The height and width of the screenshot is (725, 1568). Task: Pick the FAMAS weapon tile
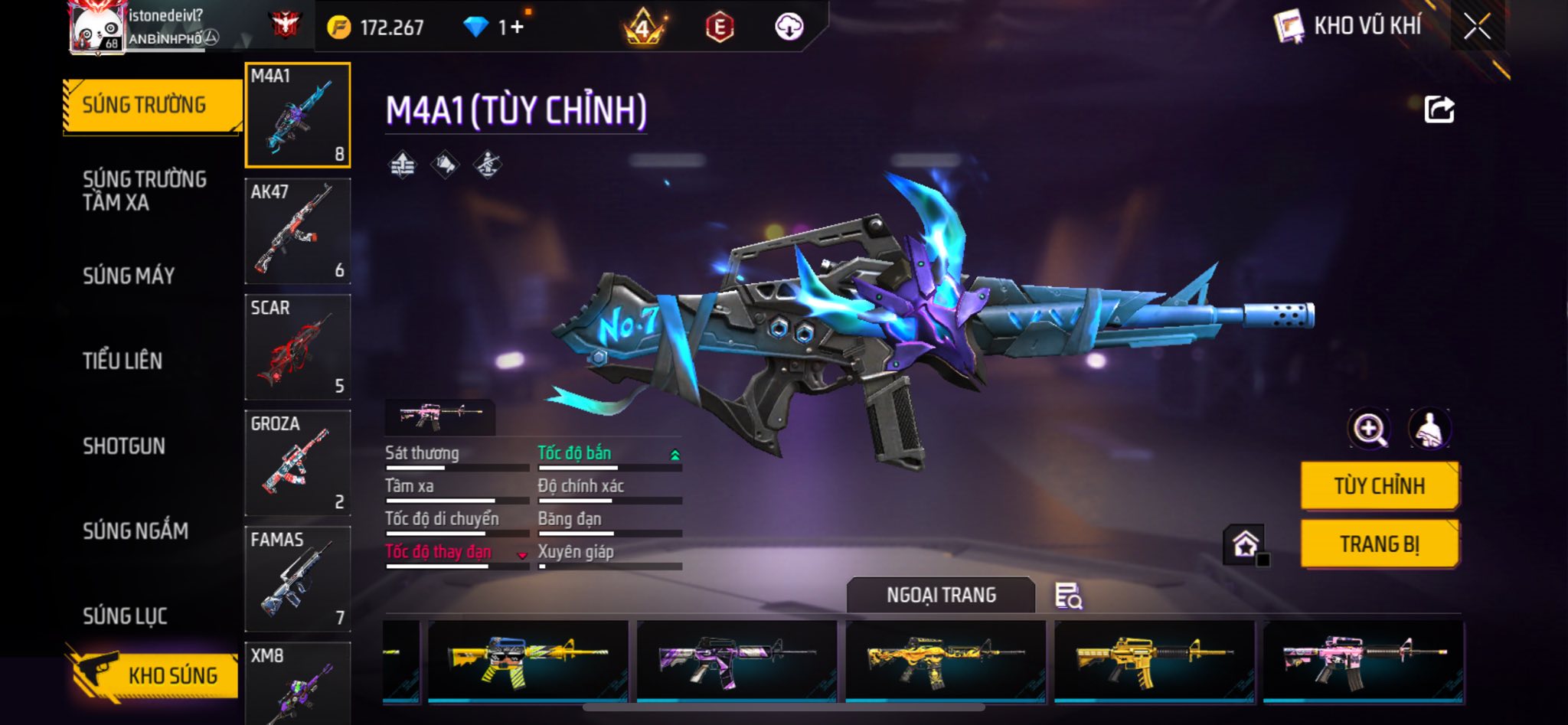[x=298, y=578]
